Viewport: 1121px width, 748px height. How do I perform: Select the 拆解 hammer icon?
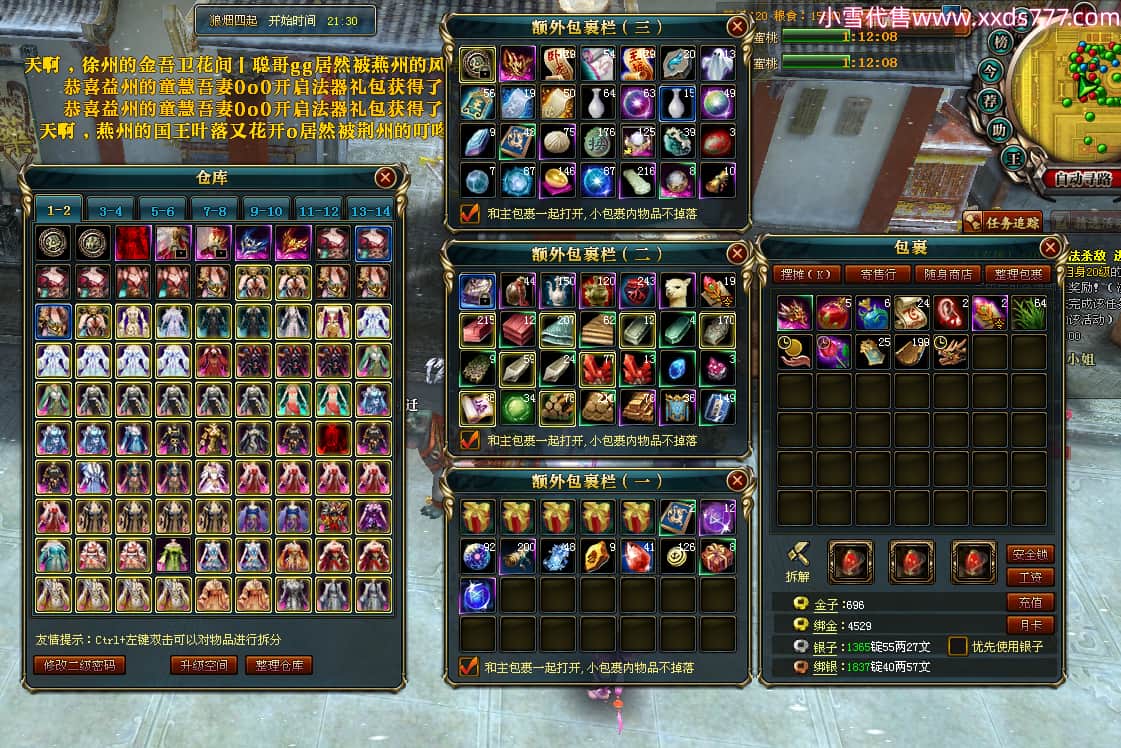797,555
